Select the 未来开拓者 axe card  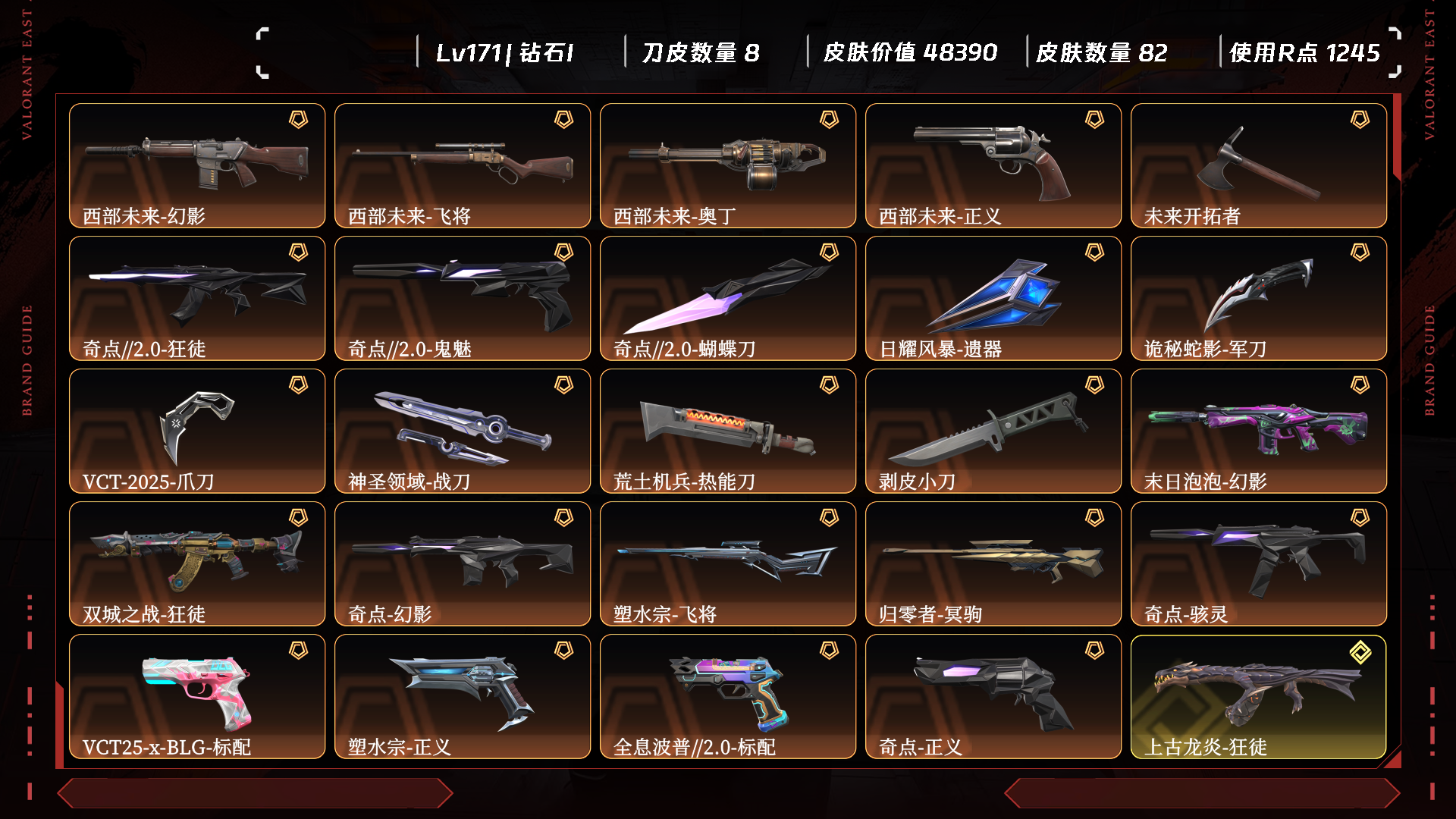pos(1259,165)
